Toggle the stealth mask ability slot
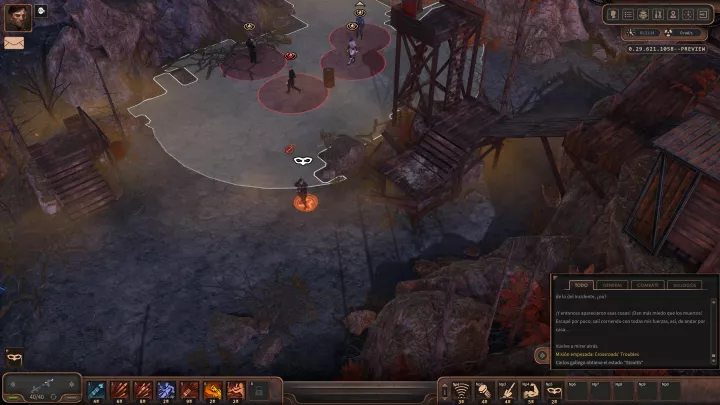Screen dimensions: 720x405 click(x=554, y=389)
